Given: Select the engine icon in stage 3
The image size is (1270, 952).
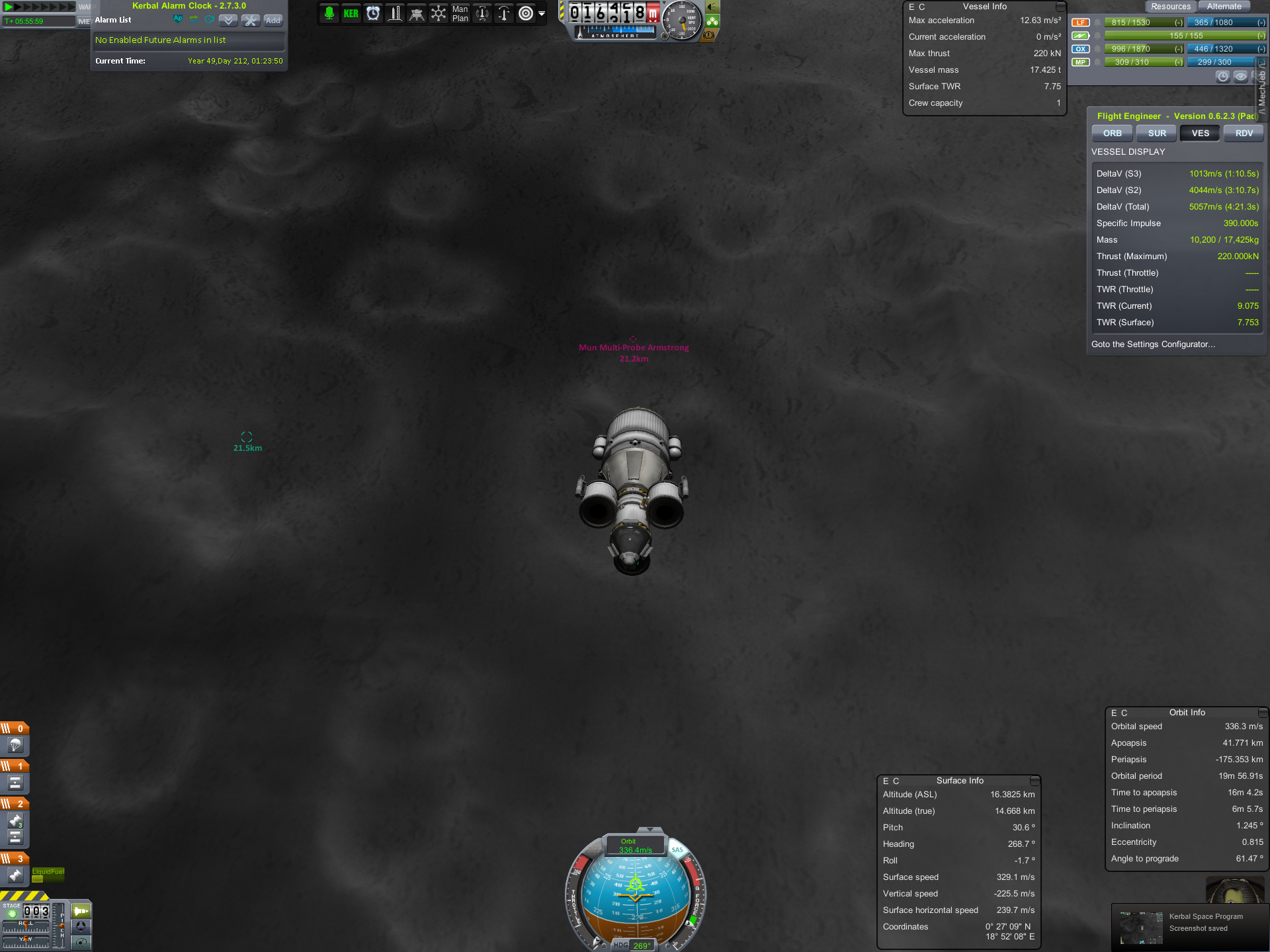Looking at the screenshot, I should 15,875.
